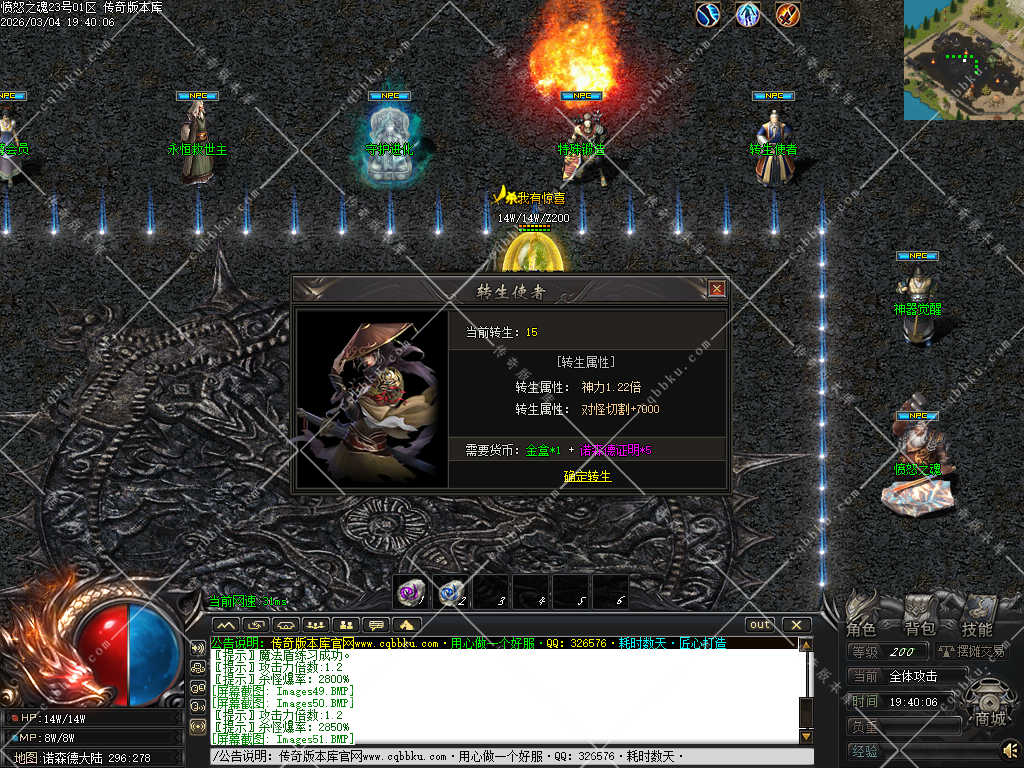Viewport: 1024px width, 768px height.
Task: Open the 角色 character panel
Action: 861,628
